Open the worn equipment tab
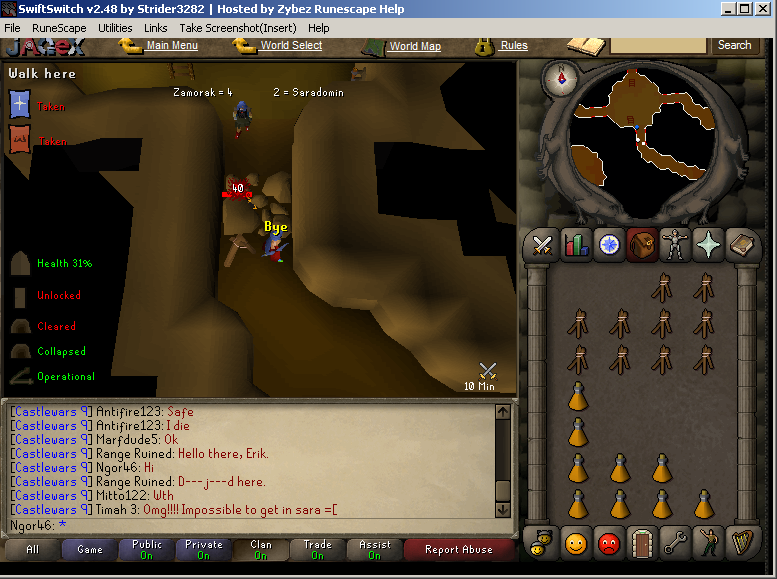 (675, 245)
